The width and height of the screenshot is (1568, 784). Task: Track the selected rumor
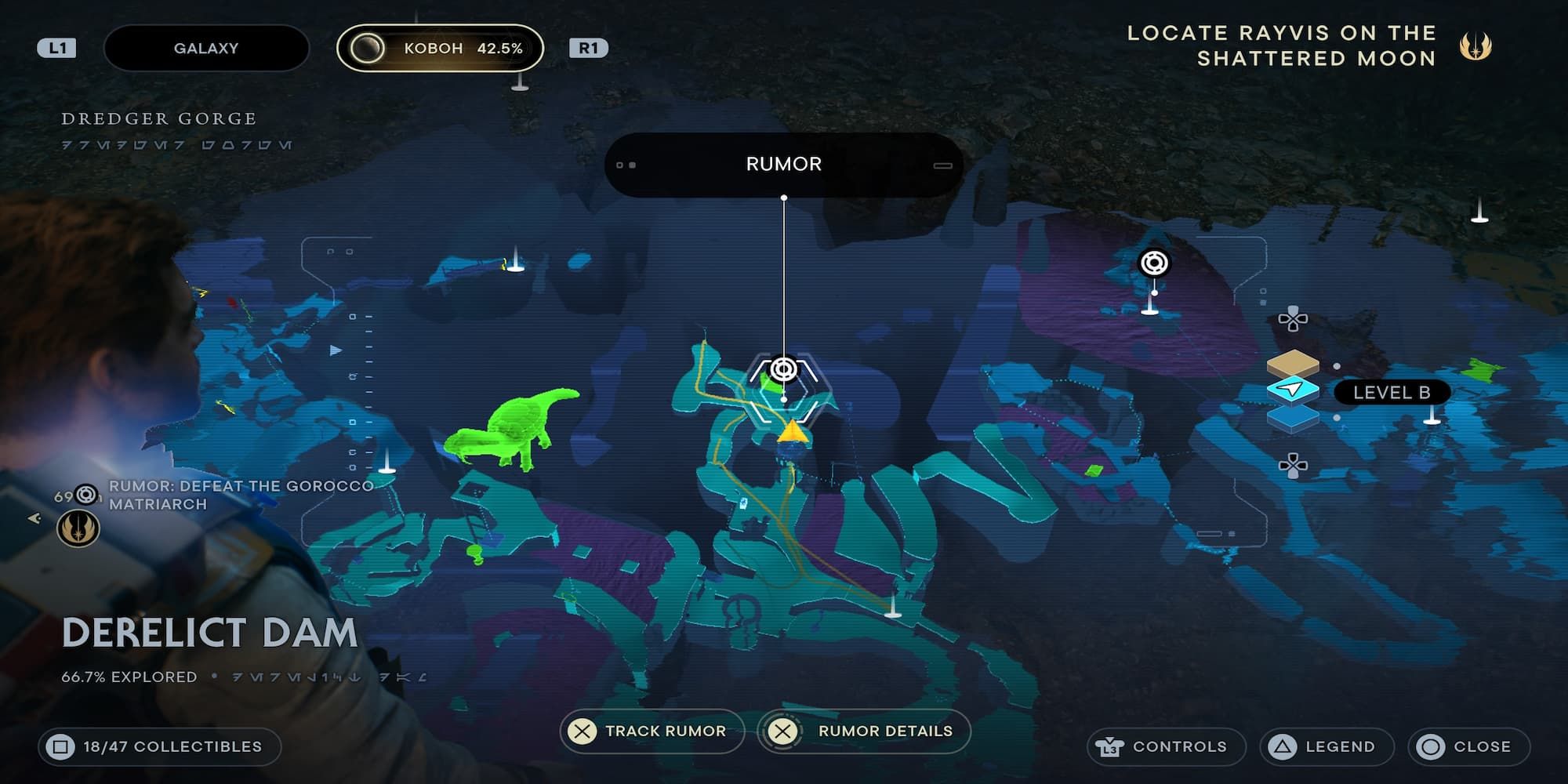(652, 731)
